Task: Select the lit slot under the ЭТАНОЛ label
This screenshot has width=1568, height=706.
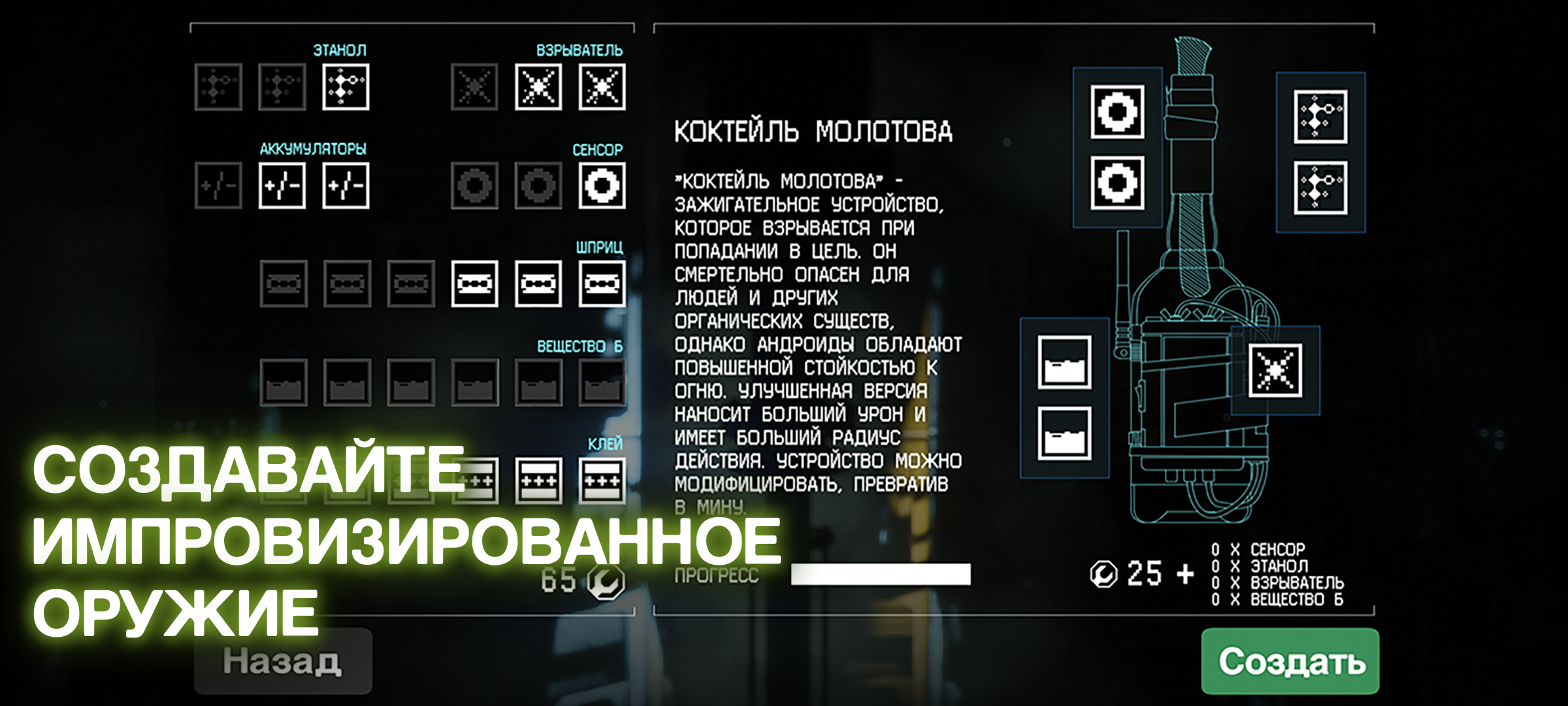Action: click(x=346, y=87)
